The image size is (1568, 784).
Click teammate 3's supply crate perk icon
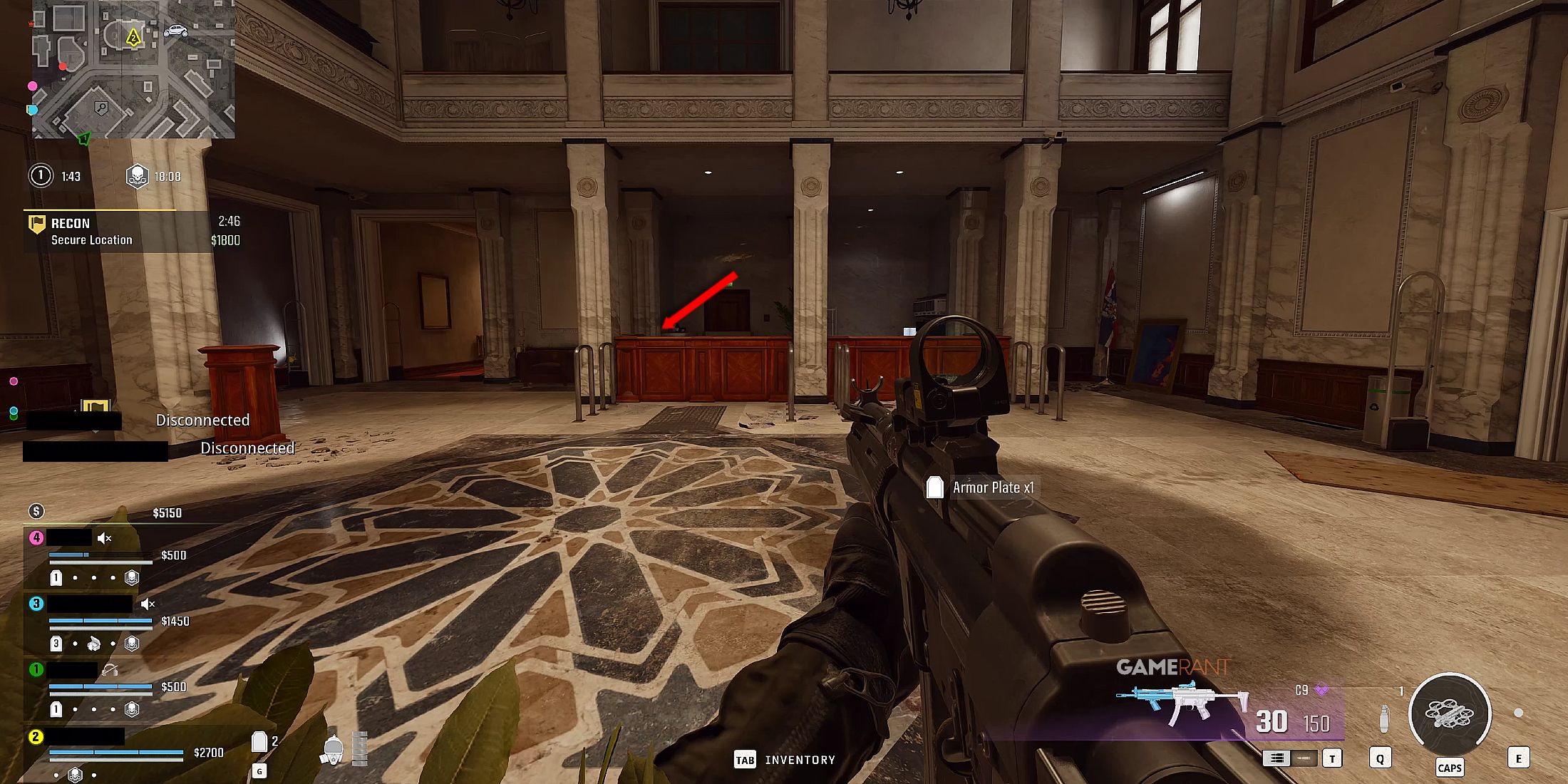[93, 643]
